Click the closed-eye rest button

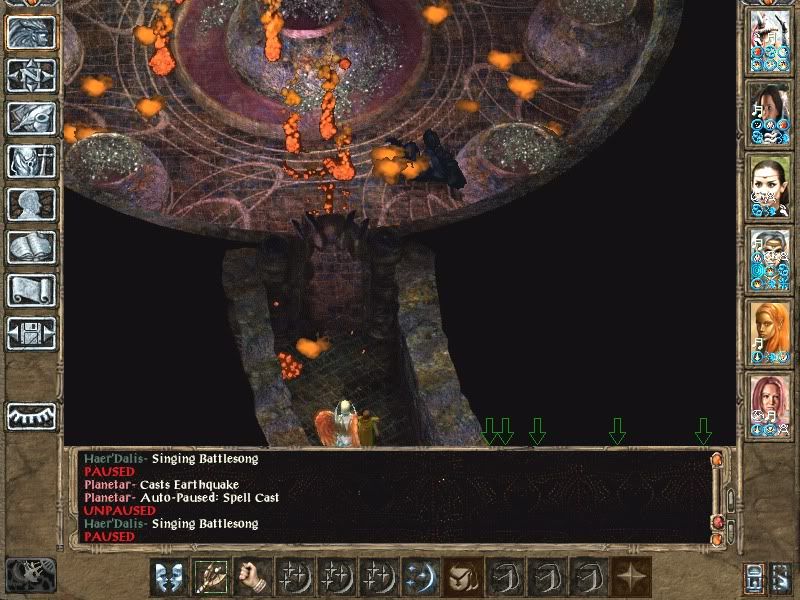click(x=31, y=416)
